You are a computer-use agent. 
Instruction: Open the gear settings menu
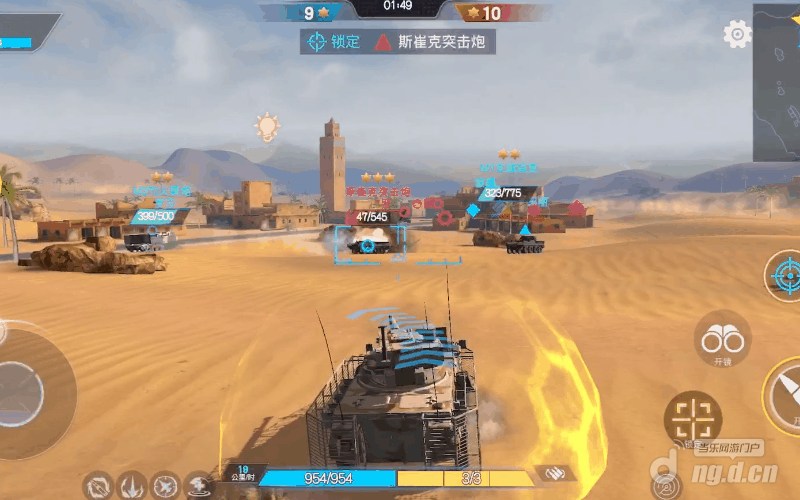pos(737,34)
